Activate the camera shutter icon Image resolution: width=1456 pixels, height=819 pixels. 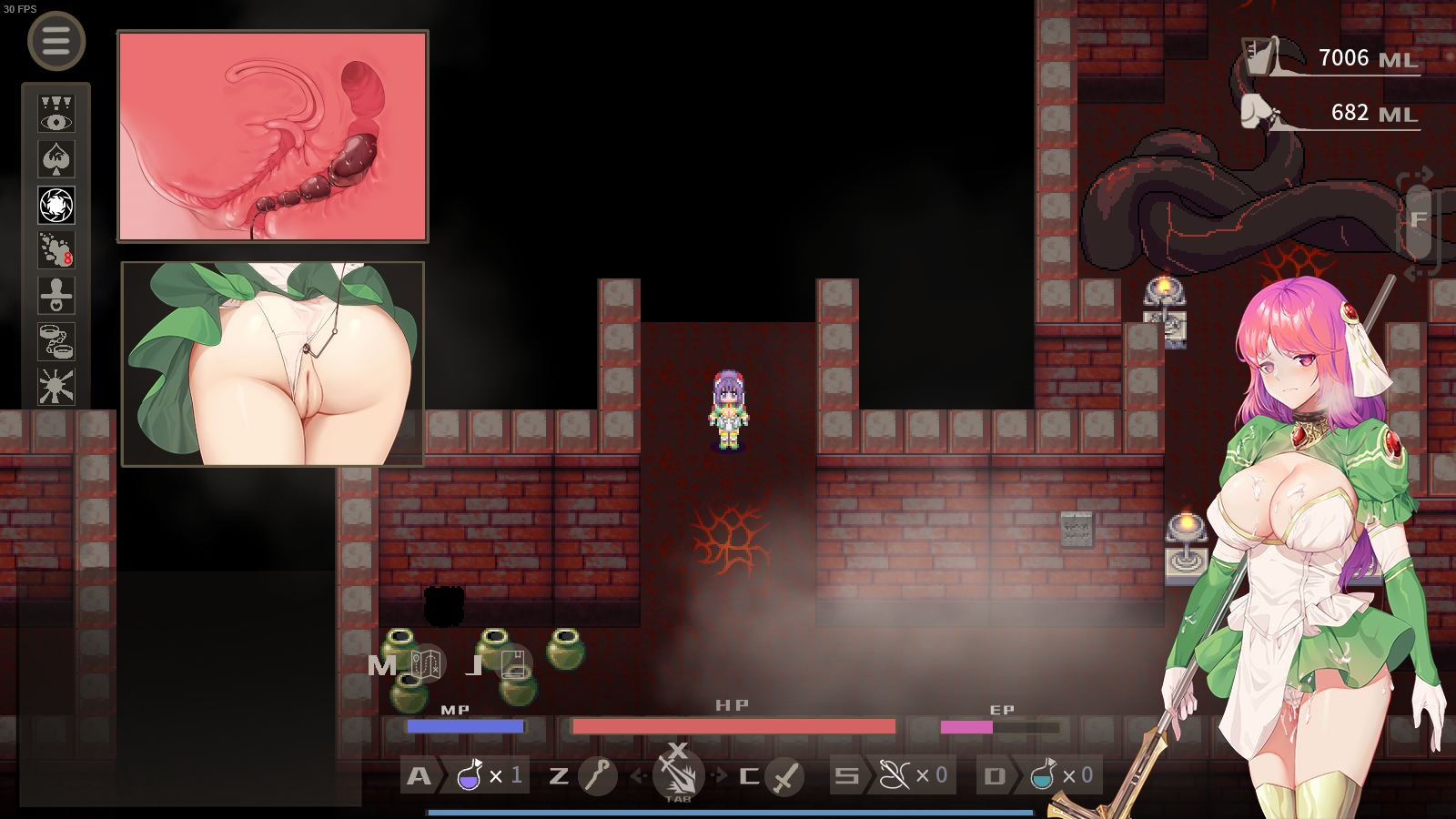click(56, 206)
